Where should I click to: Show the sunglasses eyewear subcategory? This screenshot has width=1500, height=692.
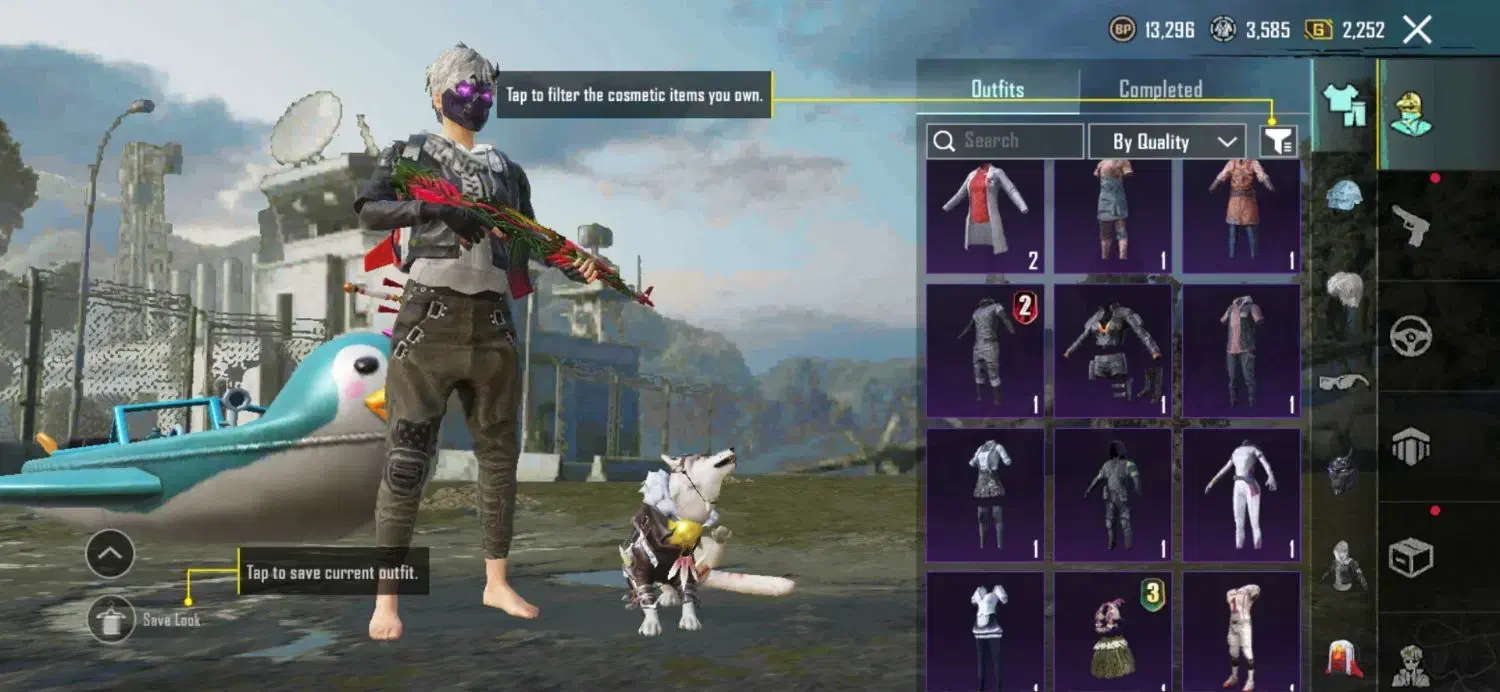point(1345,381)
